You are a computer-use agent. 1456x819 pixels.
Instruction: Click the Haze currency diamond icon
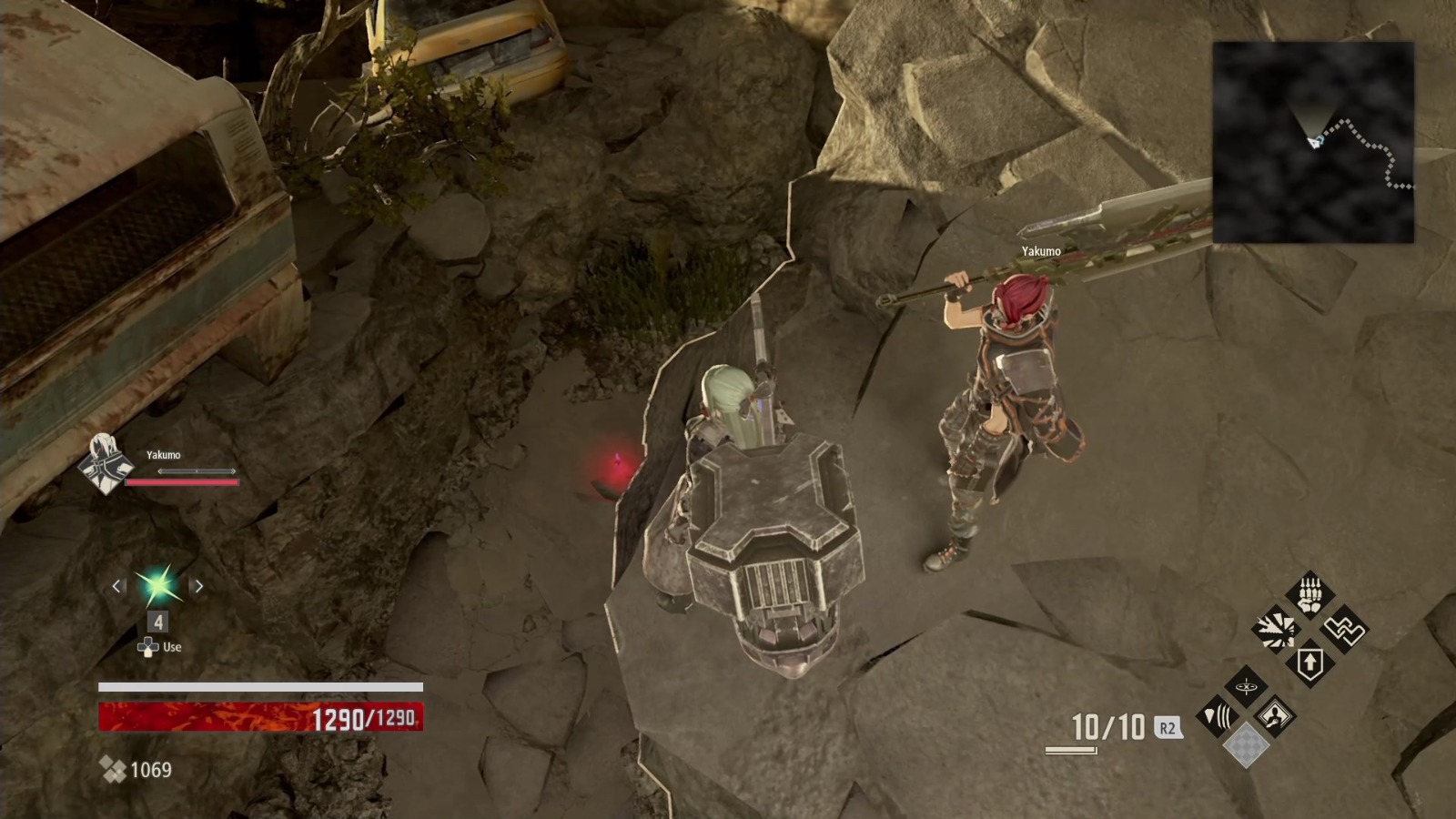click(x=113, y=769)
